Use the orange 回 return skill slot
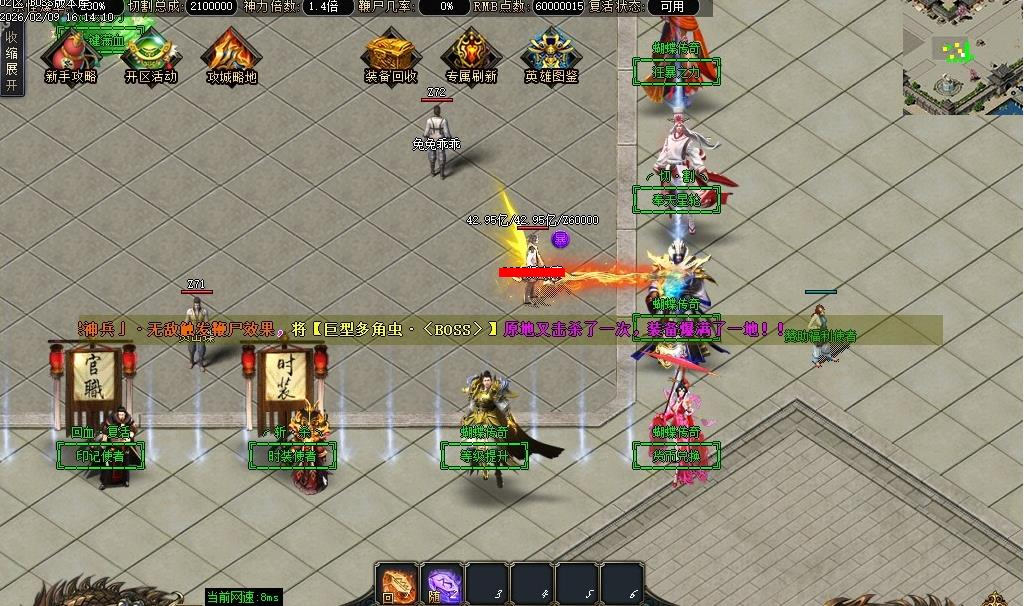This screenshot has height=606, width=1028. pos(396,583)
